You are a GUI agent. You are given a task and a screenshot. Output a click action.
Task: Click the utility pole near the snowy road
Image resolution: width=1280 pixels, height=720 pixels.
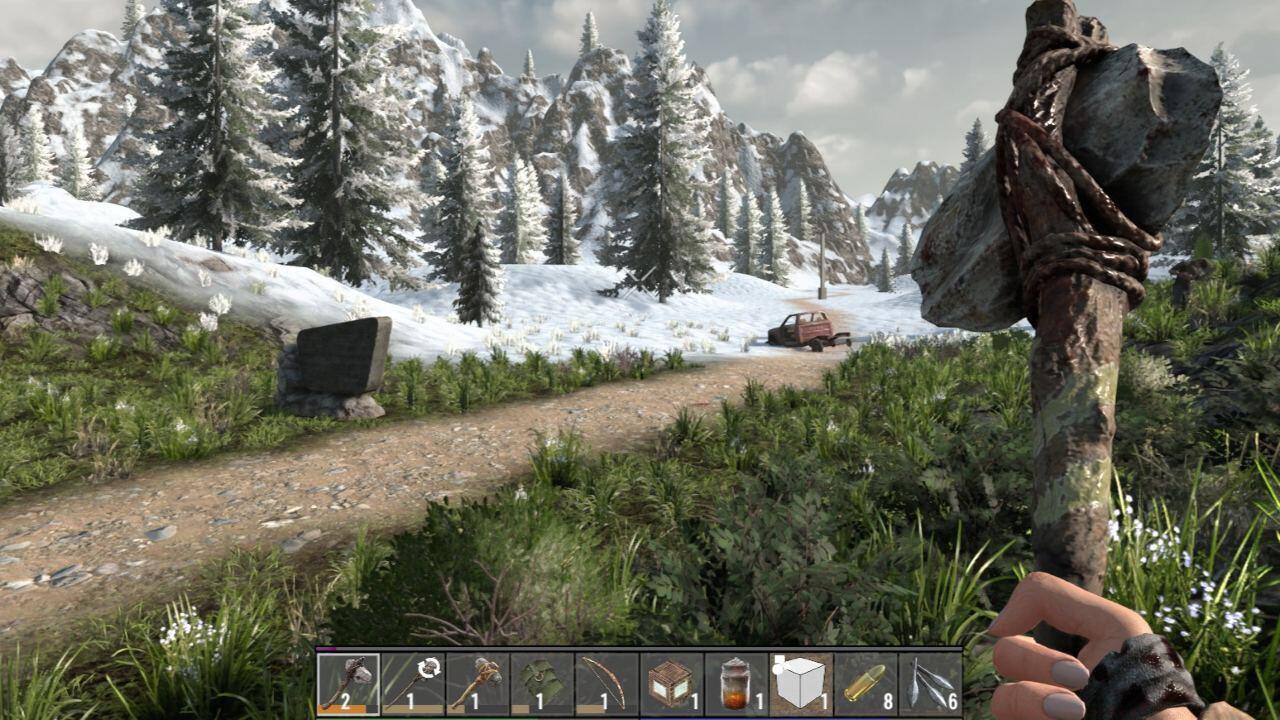point(822,265)
